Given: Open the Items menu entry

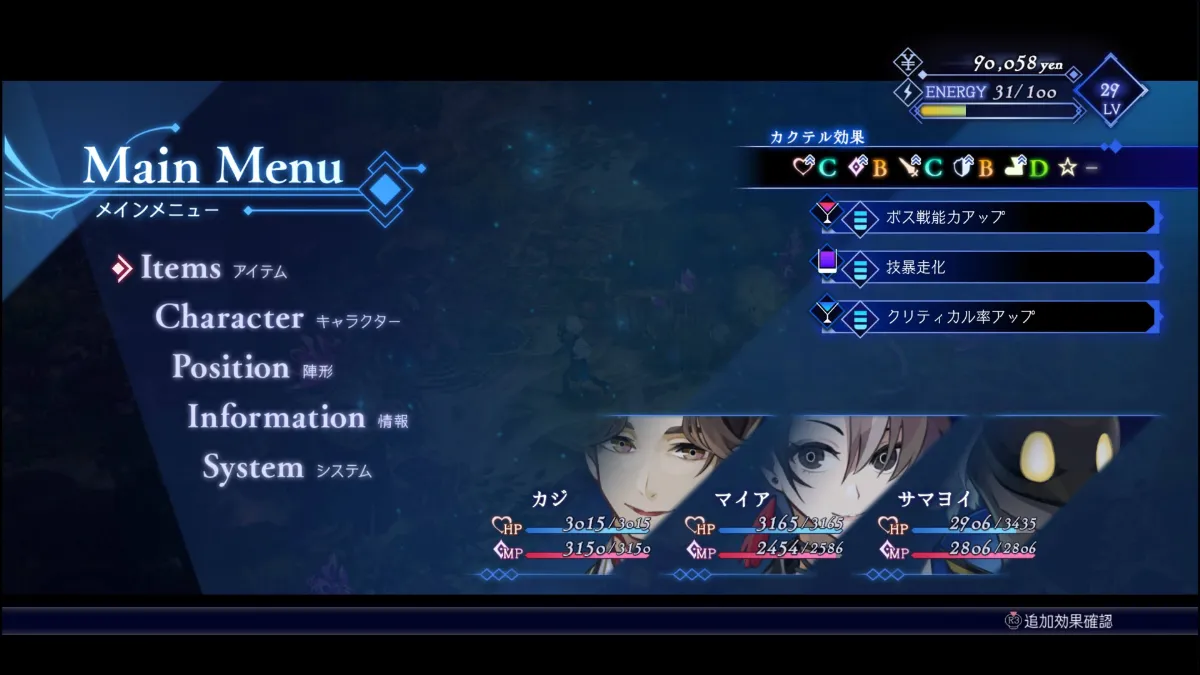Looking at the screenshot, I should coord(181,268).
